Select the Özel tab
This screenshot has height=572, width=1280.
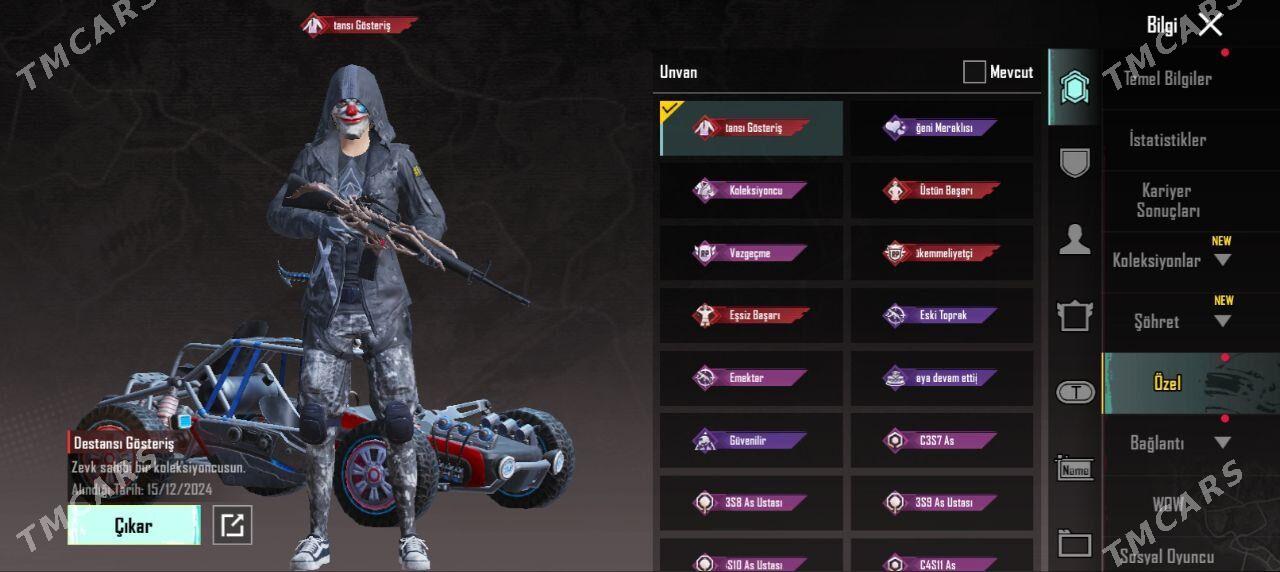[1167, 383]
